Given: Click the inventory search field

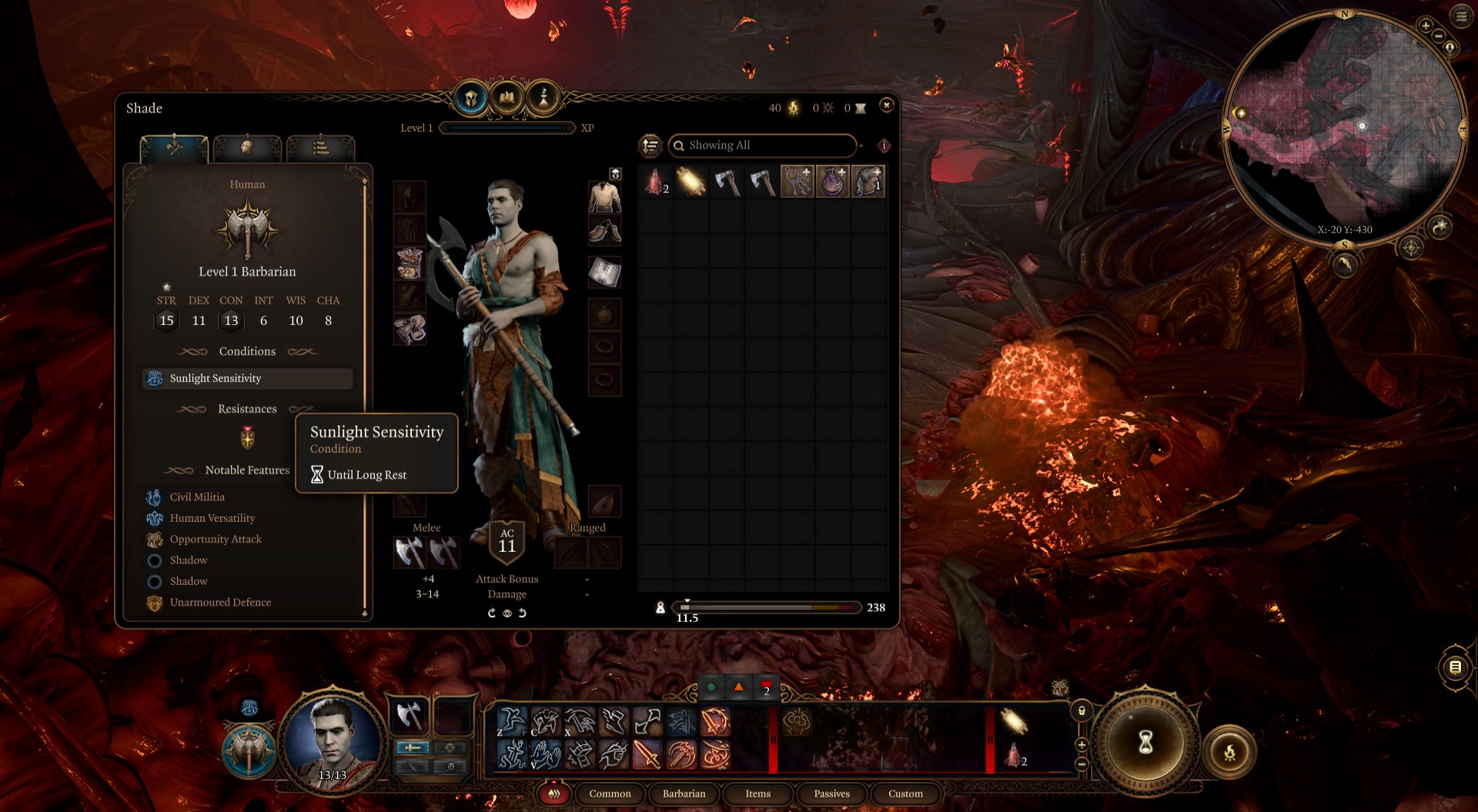Looking at the screenshot, I should [x=762, y=145].
